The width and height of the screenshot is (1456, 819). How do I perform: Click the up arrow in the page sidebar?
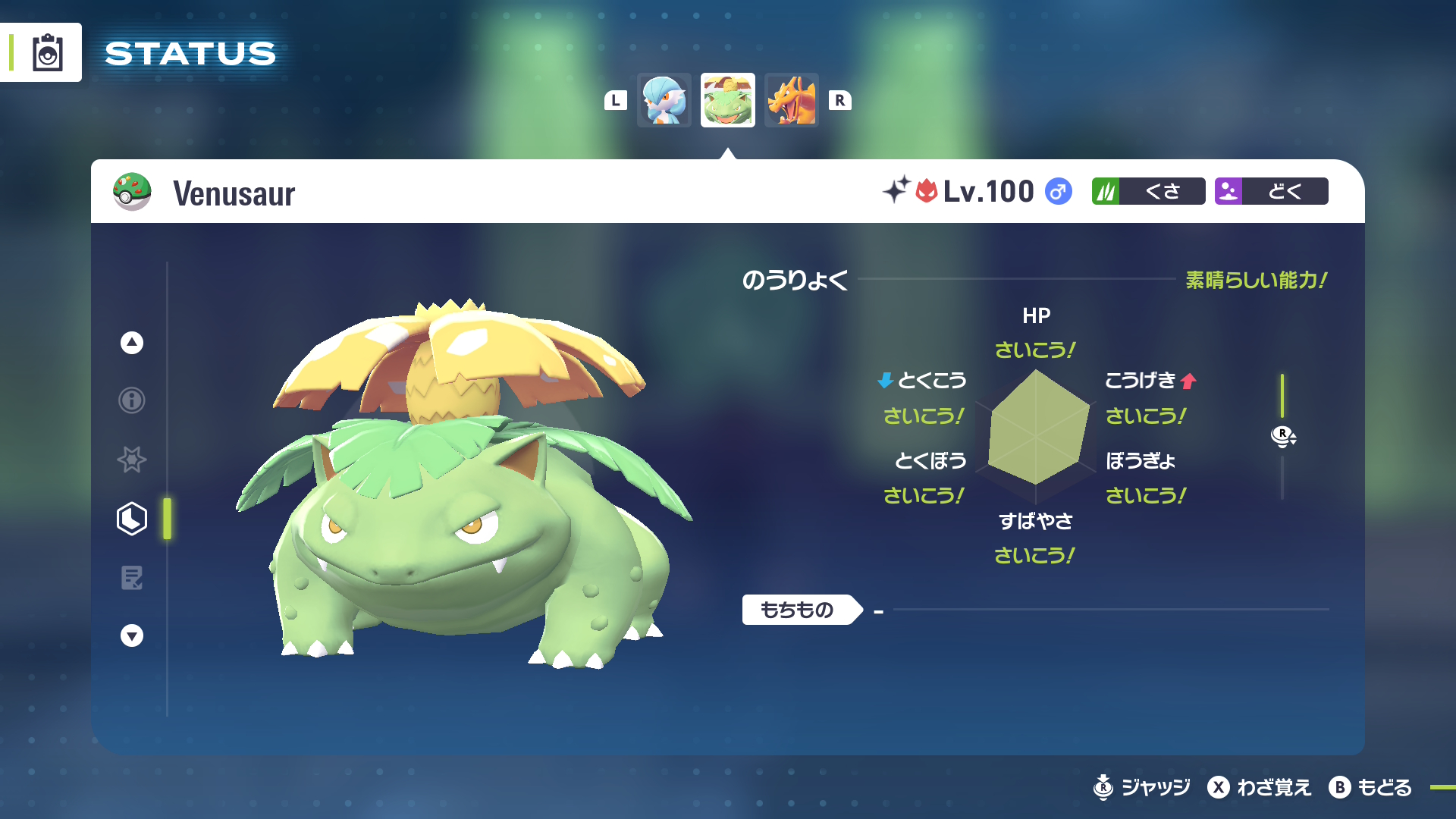click(x=132, y=343)
